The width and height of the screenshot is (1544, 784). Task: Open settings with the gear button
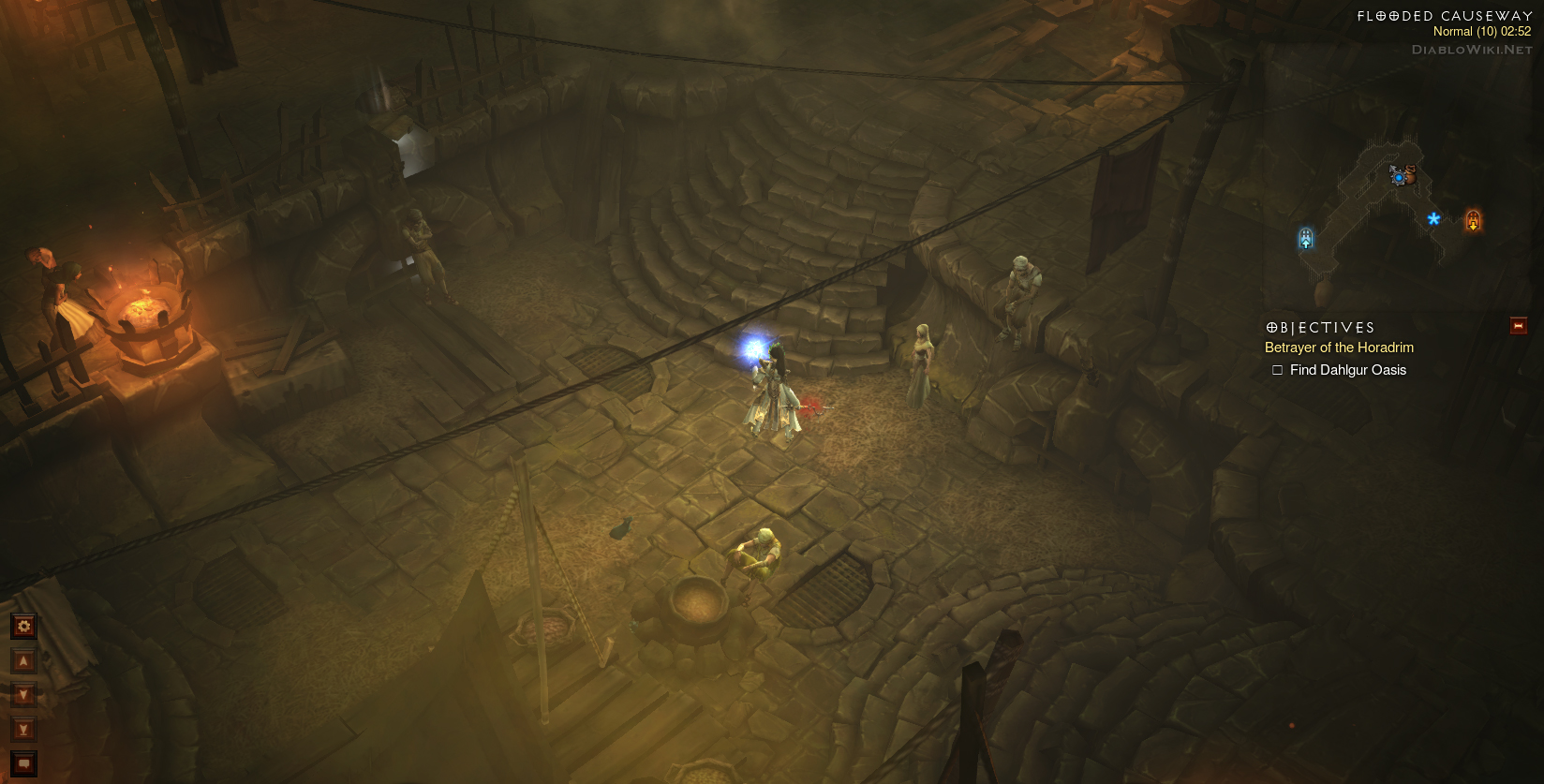click(24, 626)
